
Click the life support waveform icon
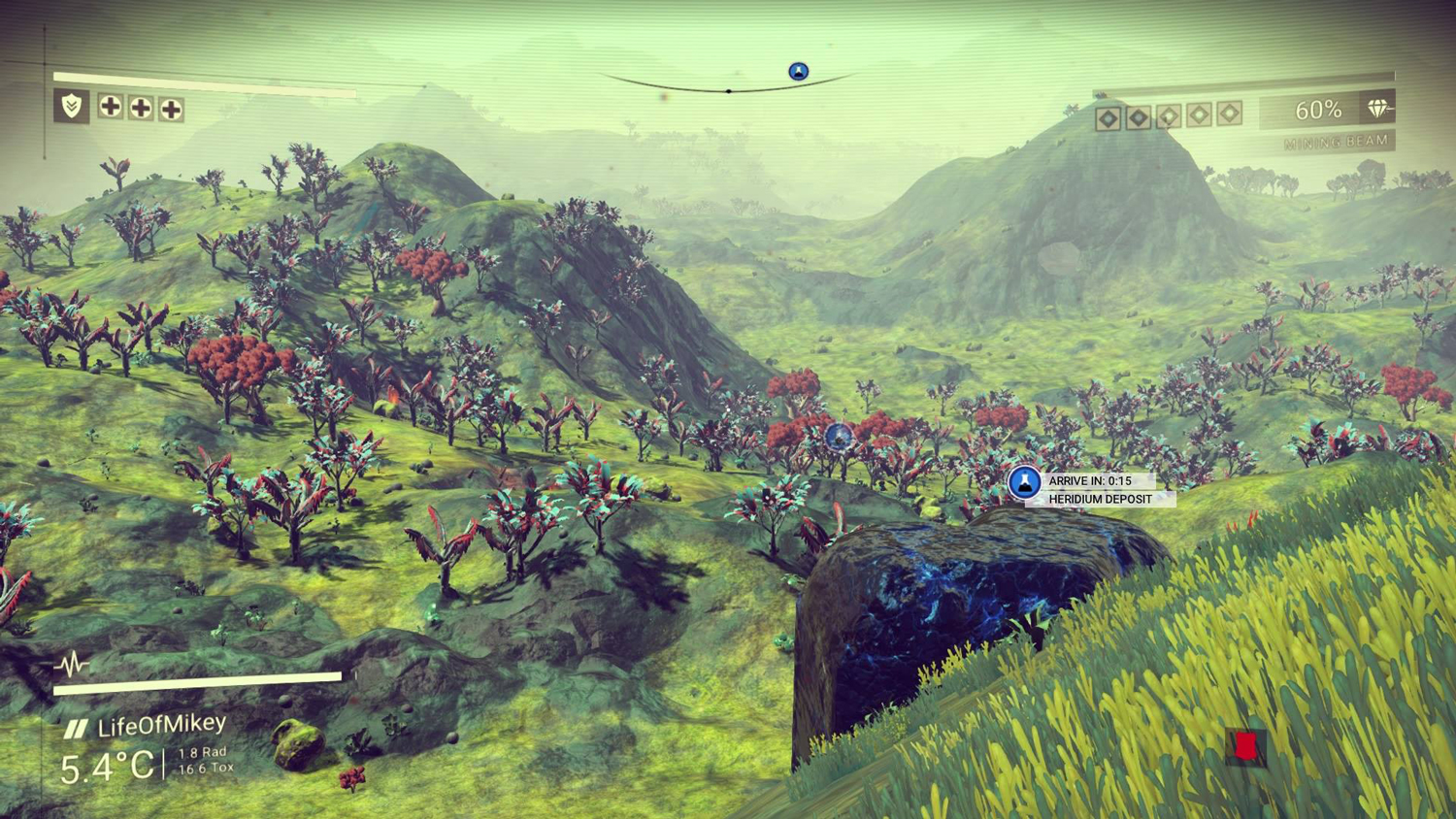coord(72,665)
